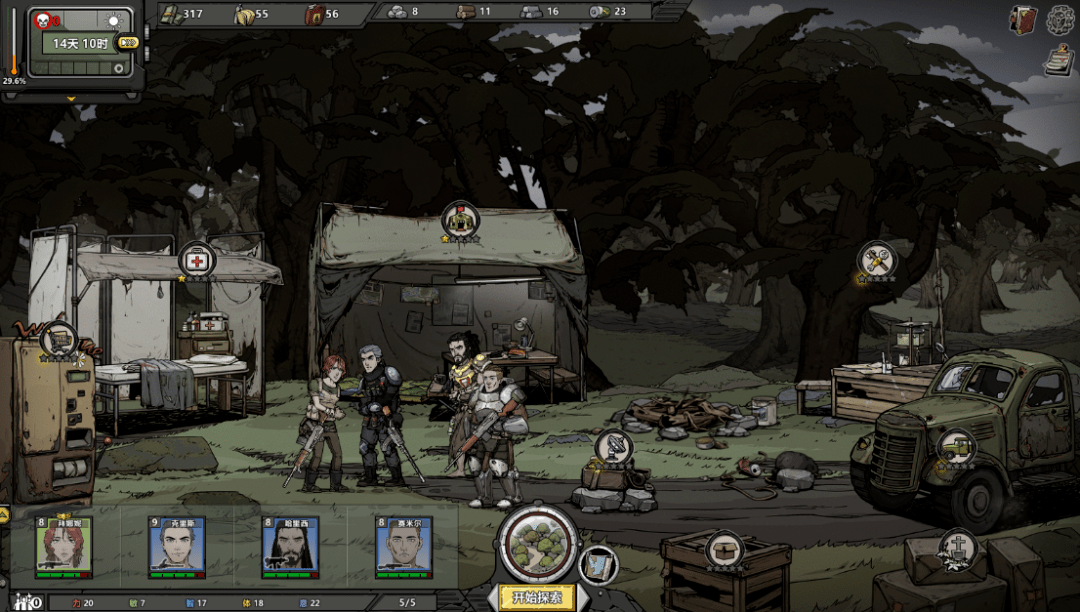Open the truck vehicle icon
The width and height of the screenshot is (1080, 612).
957,446
